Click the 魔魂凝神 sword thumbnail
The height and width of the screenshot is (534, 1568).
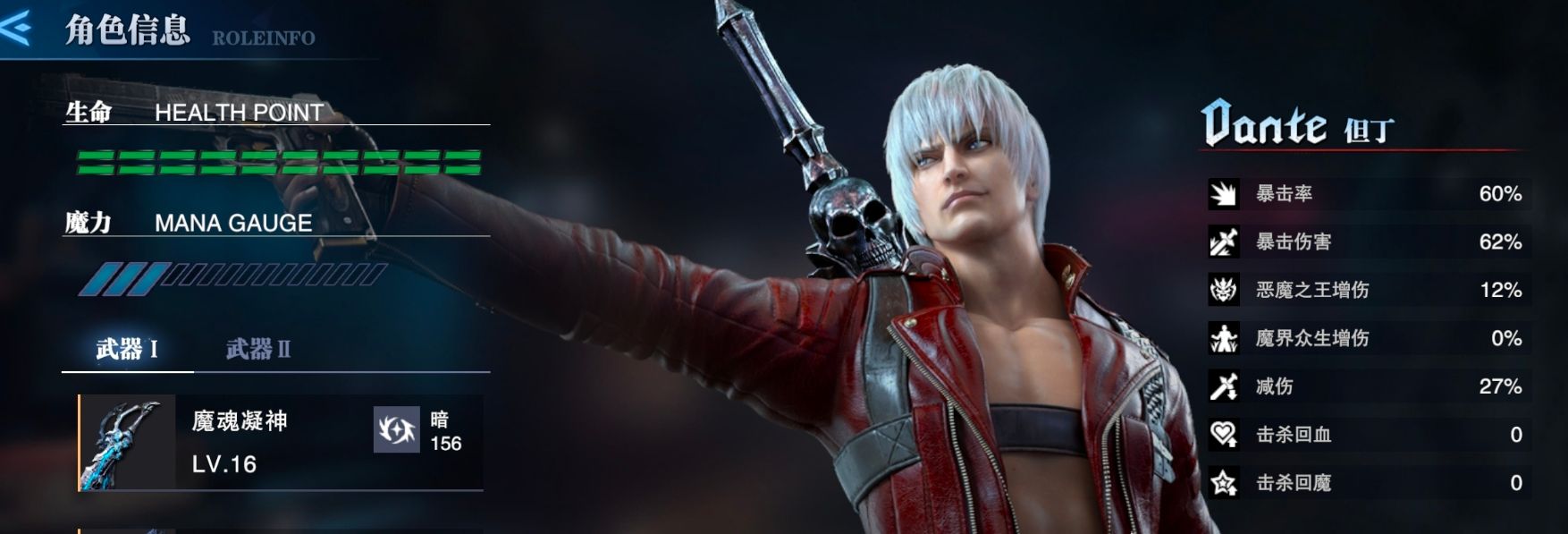point(127,443)
